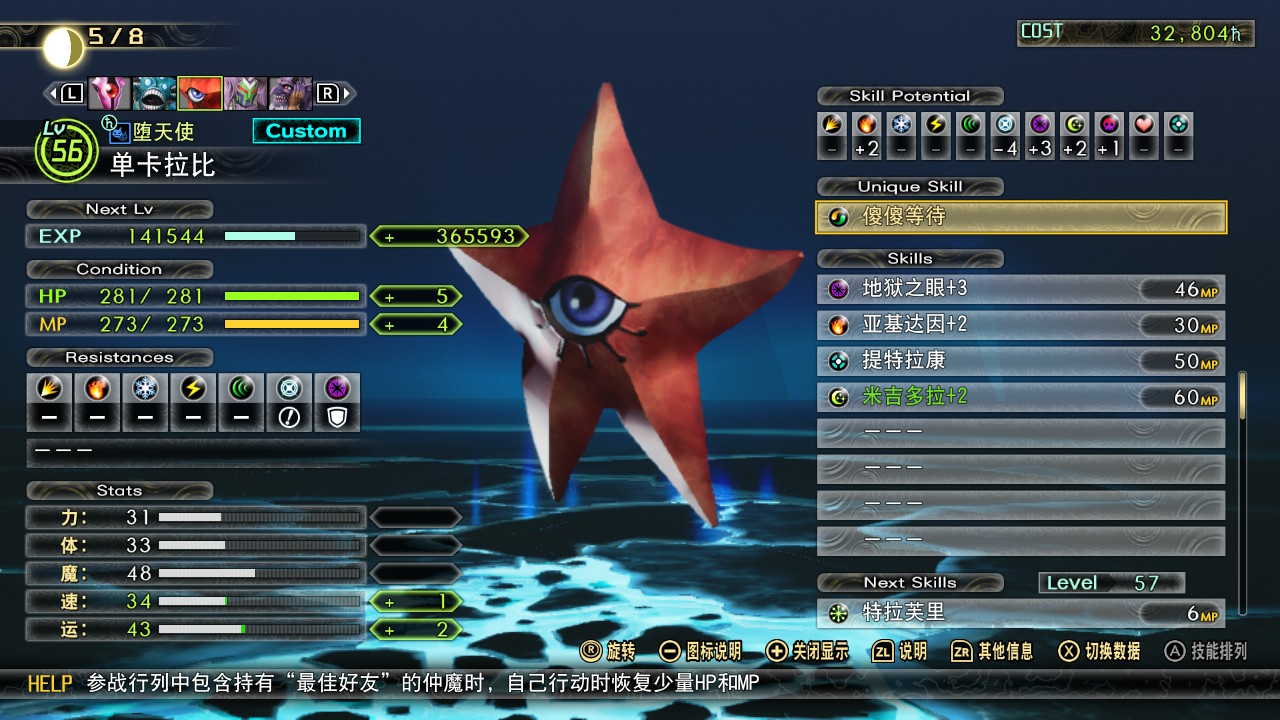This screenshot has height=720, width=1280.
Task: Select the teal toothy-mouth demon portrait
Action: tap(154, 93)
